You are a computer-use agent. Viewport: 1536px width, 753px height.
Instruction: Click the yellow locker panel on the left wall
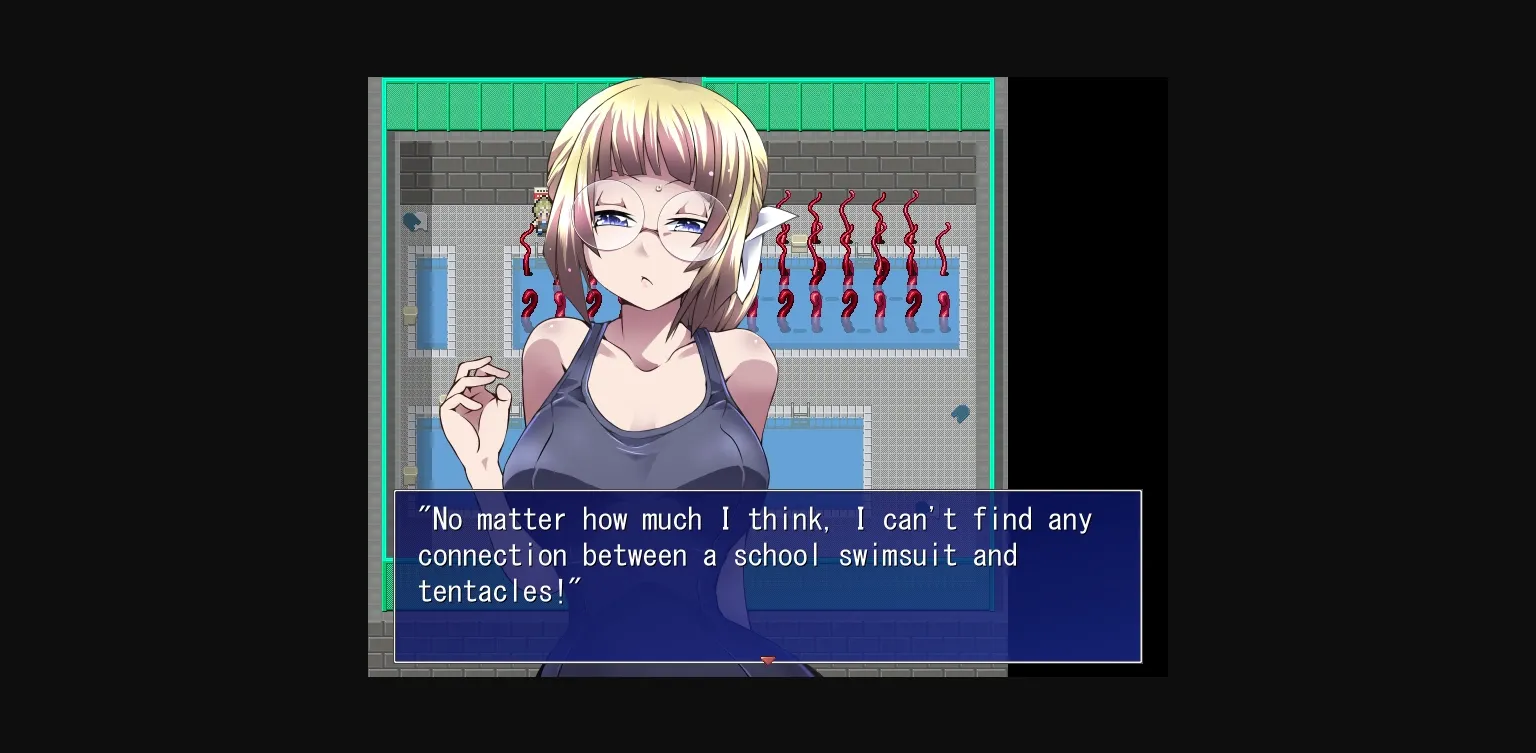click(x=409, y=313)
